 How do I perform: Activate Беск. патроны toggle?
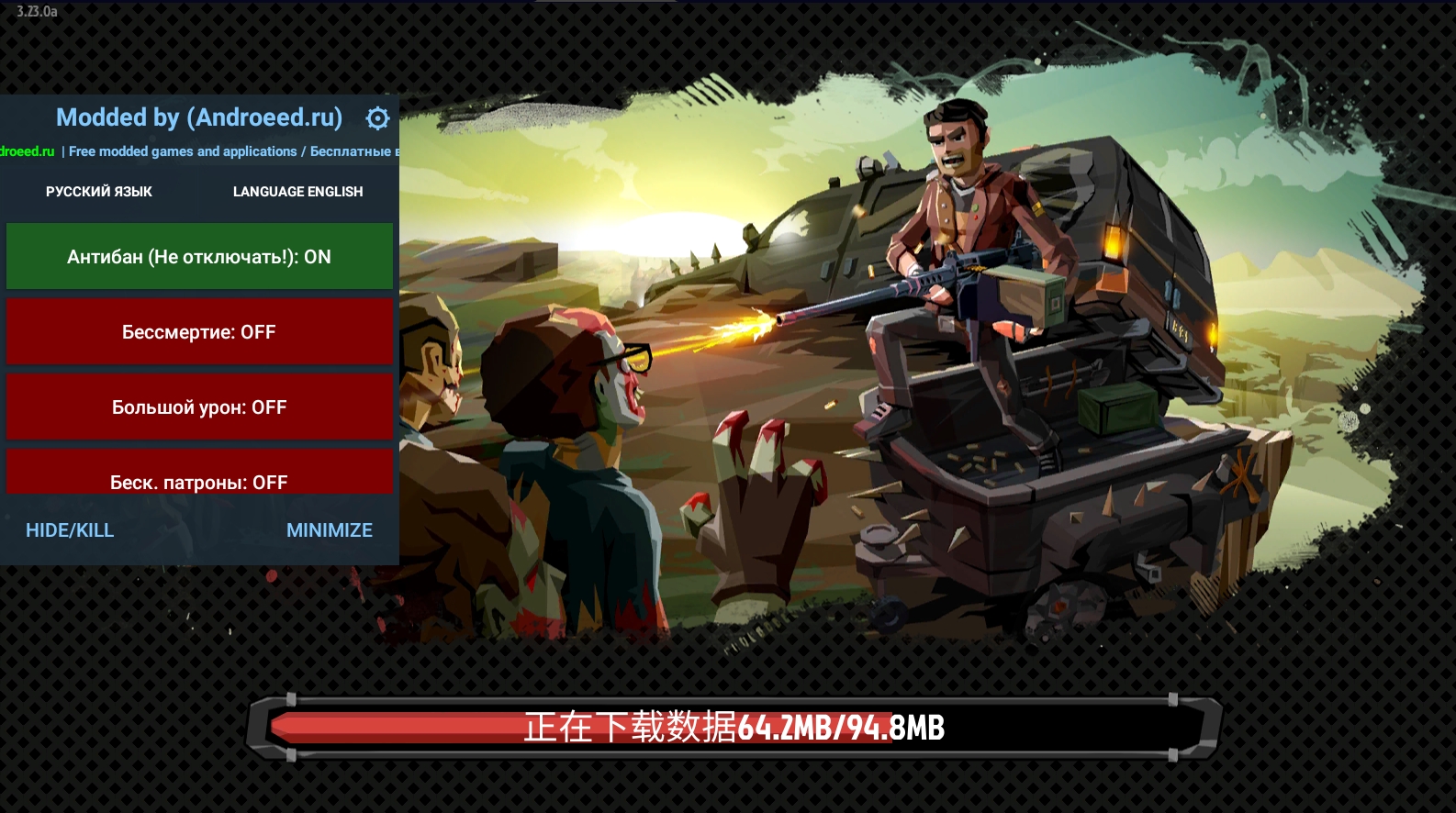(x=199, y=475)
